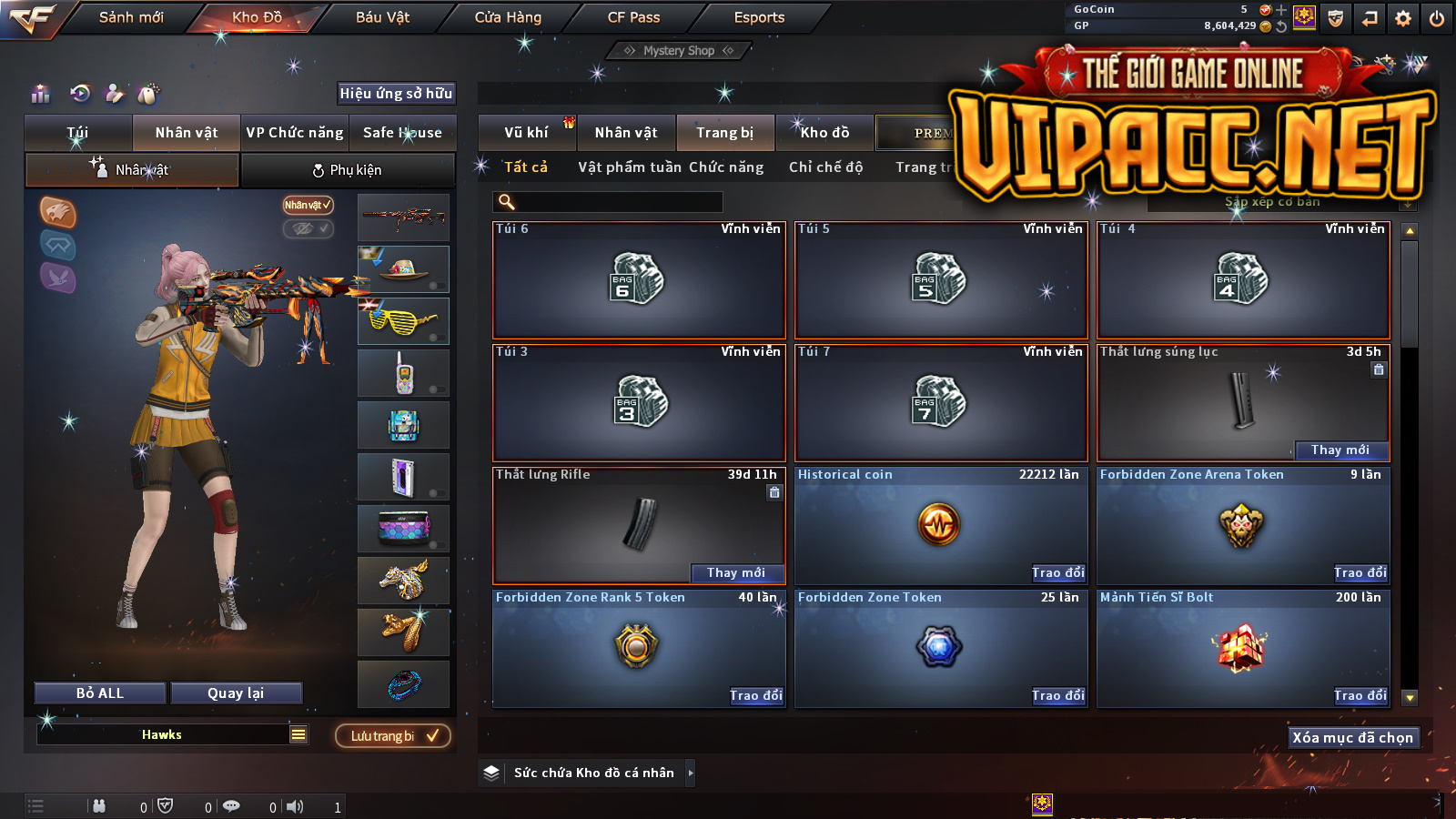Click the Quay lại button
Viewport: 1456px width, 819px height.
[x=236, y=693]
